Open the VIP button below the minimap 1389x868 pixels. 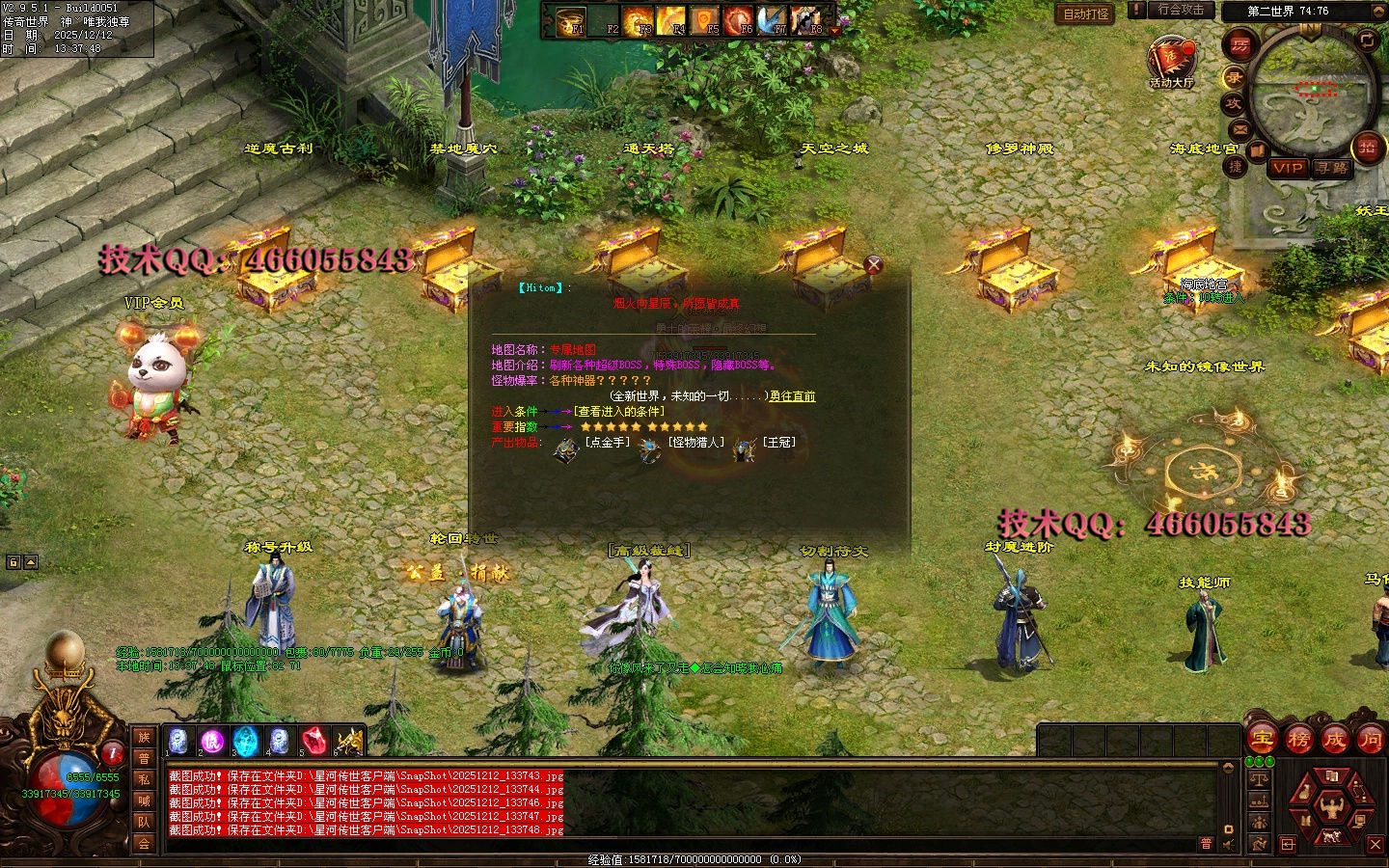pyautogui.click(x=1288, y=168)
